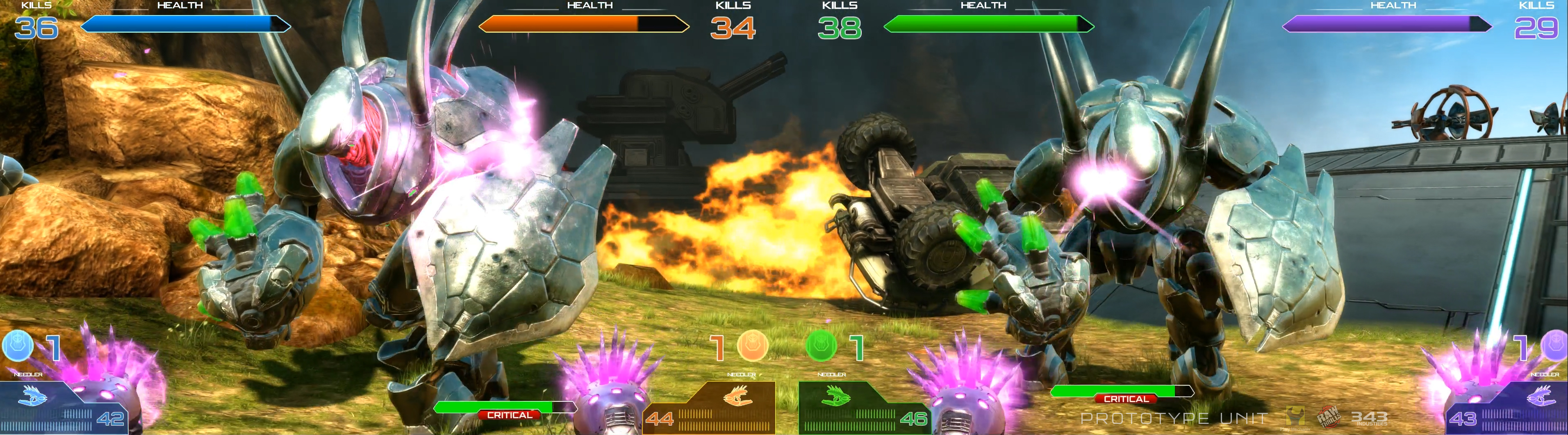Select the blue player's grenade icon
Viewport: 1568px width, 435px height.
[x=18, y=346]
